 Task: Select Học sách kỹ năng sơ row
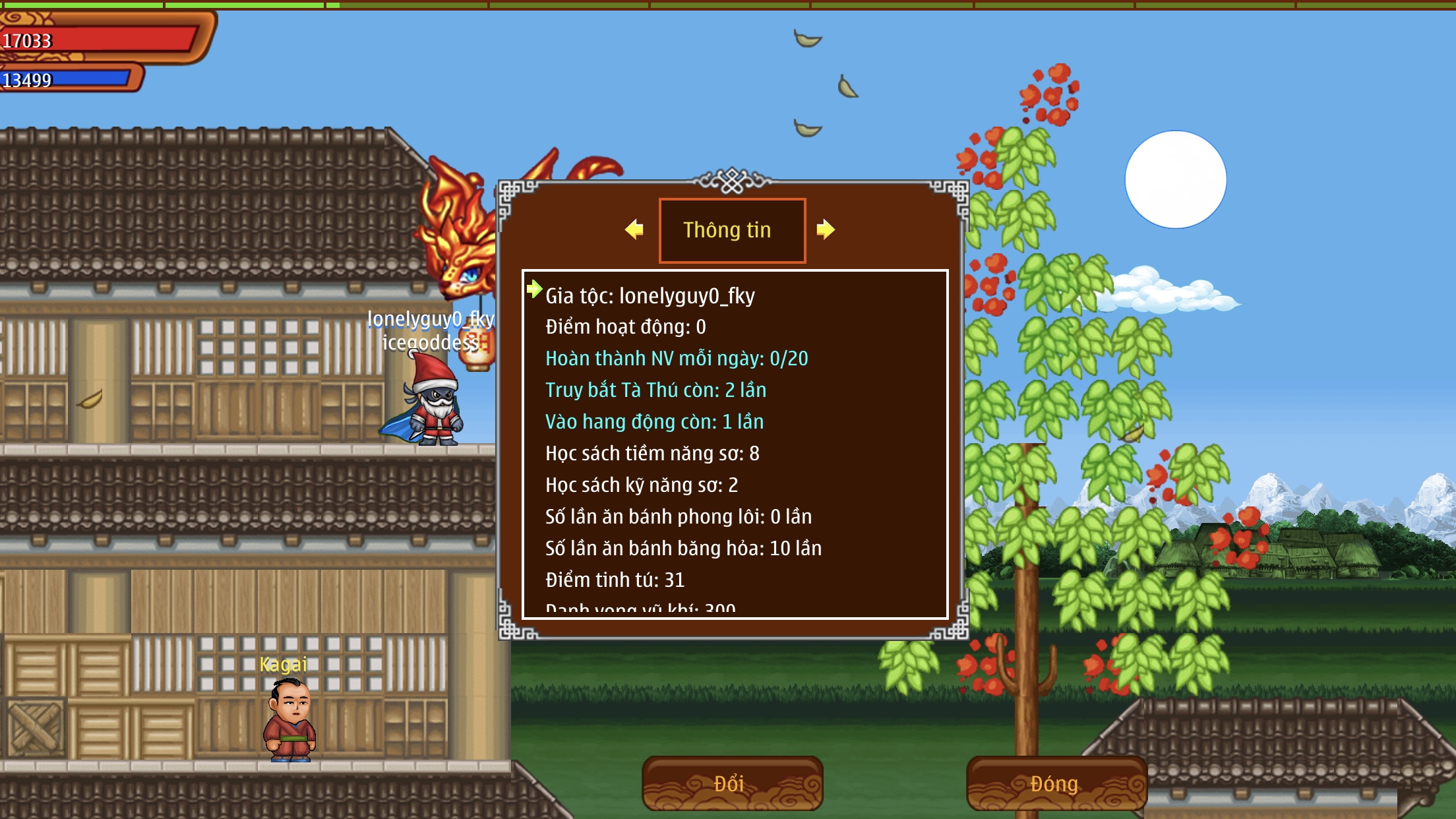click(641, 485)
